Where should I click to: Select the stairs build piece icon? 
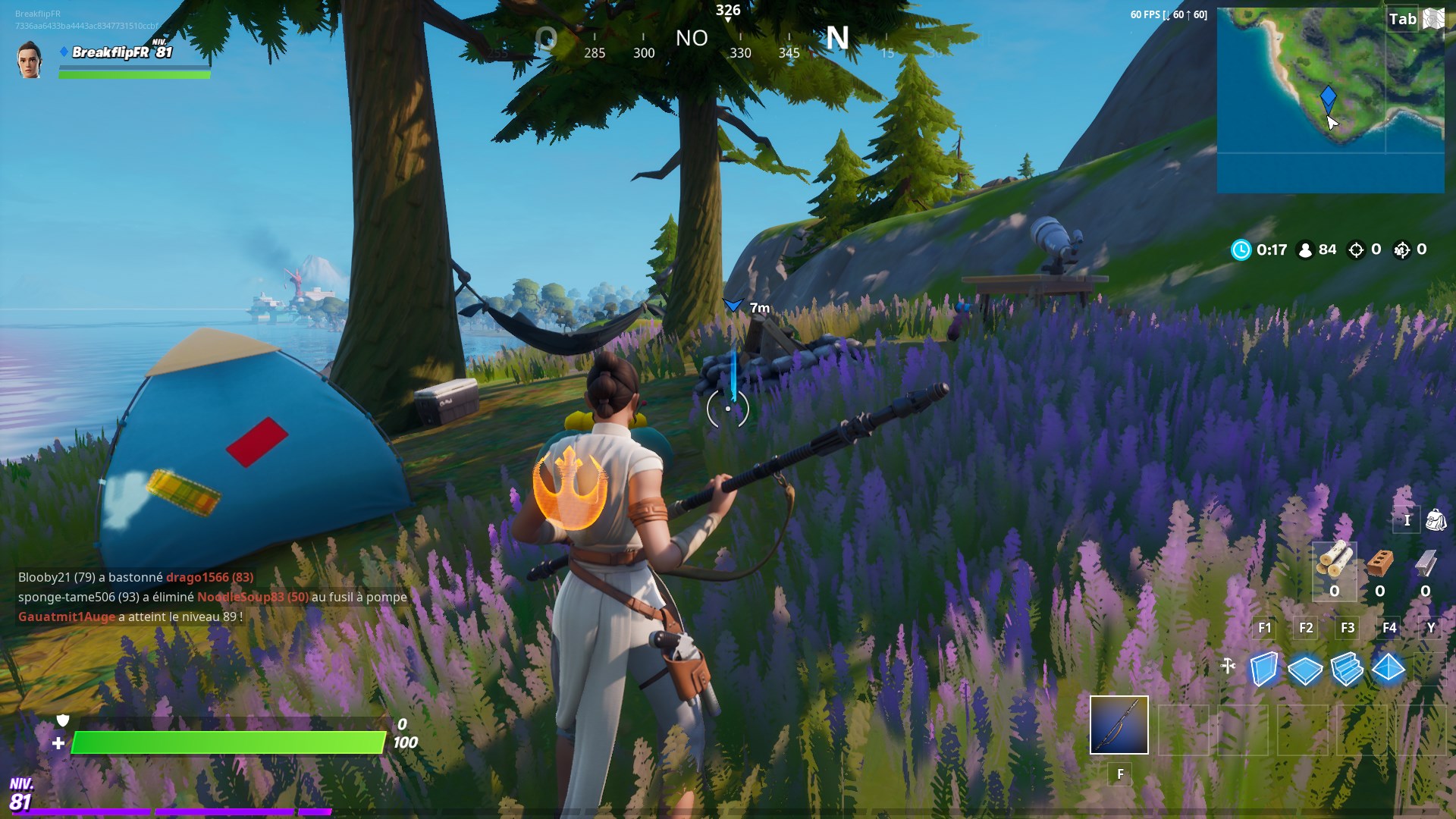[x=1348, y=670]
